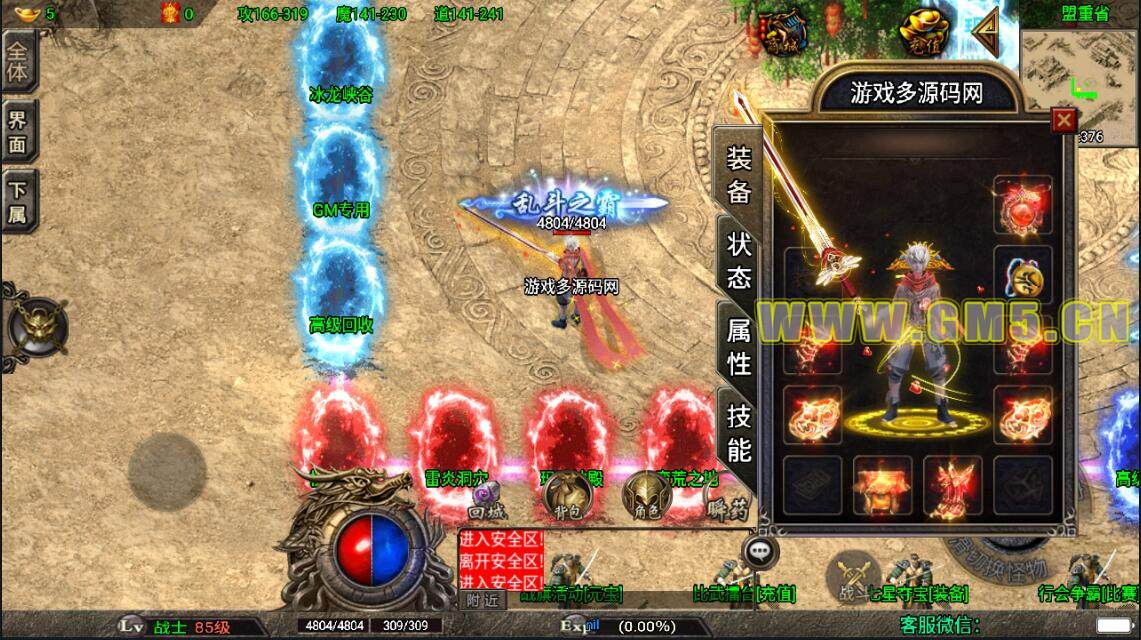Select the 全体 side button
Image resolution: width=1141 pixels, height=640 pixels.
[19, 62]
